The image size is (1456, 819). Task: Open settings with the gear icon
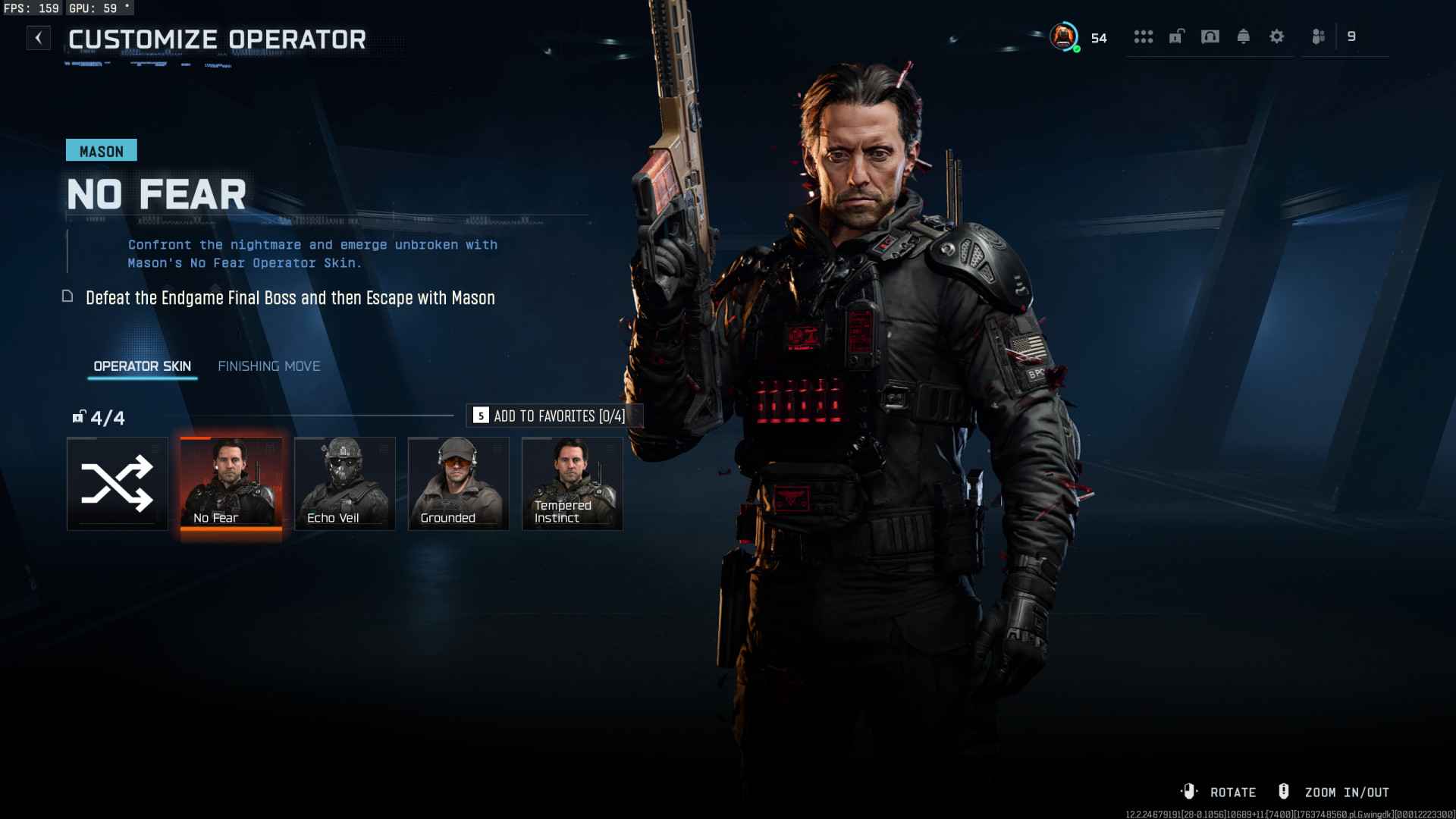point(1276,36)
